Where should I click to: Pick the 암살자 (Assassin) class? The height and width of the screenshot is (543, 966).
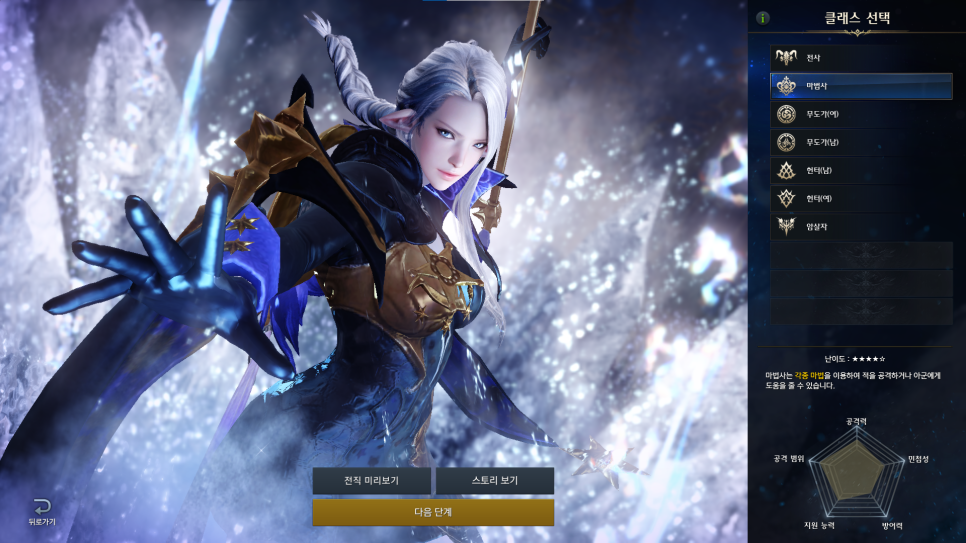pos(860,226)
